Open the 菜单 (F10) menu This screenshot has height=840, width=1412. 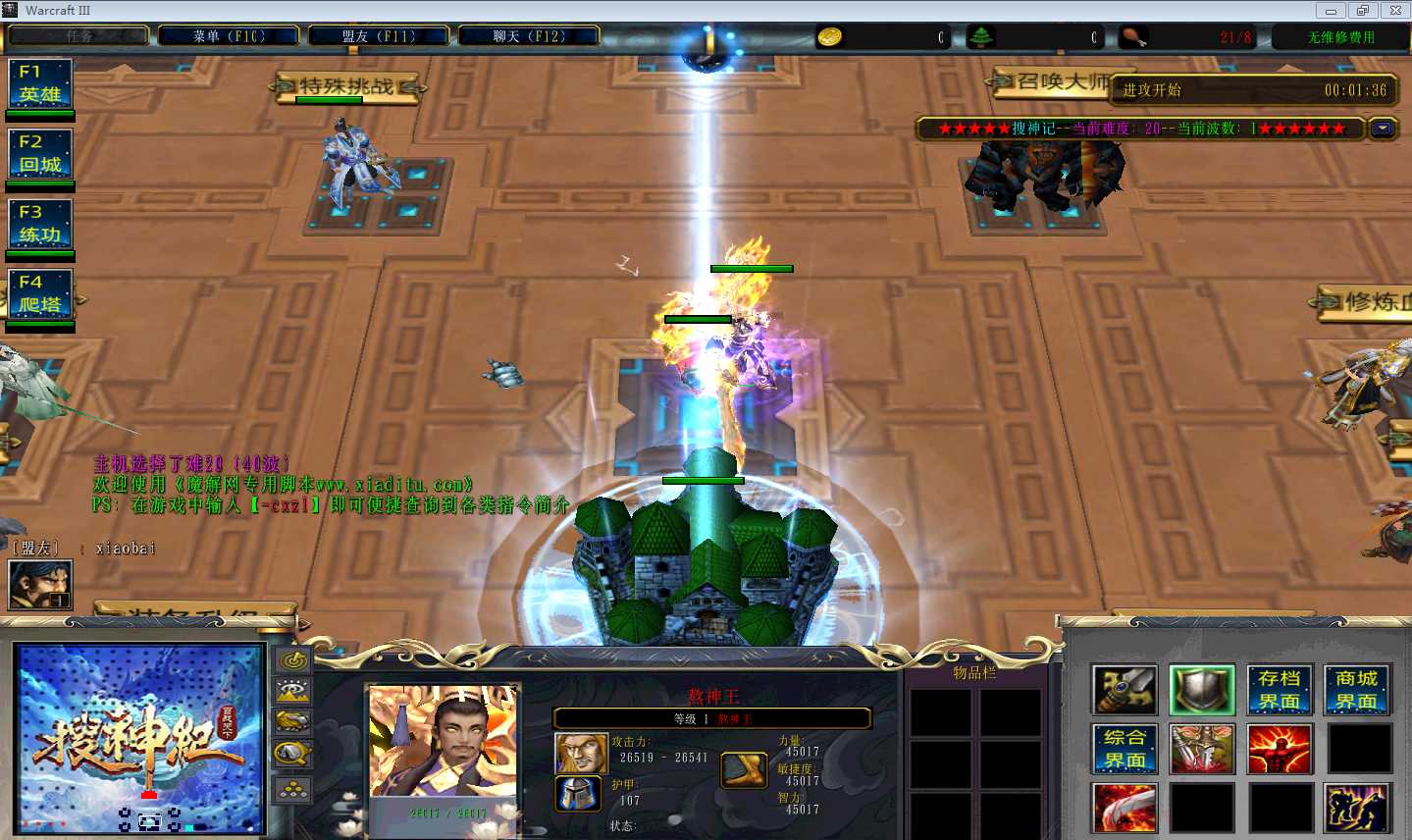(x=229, y=36)
